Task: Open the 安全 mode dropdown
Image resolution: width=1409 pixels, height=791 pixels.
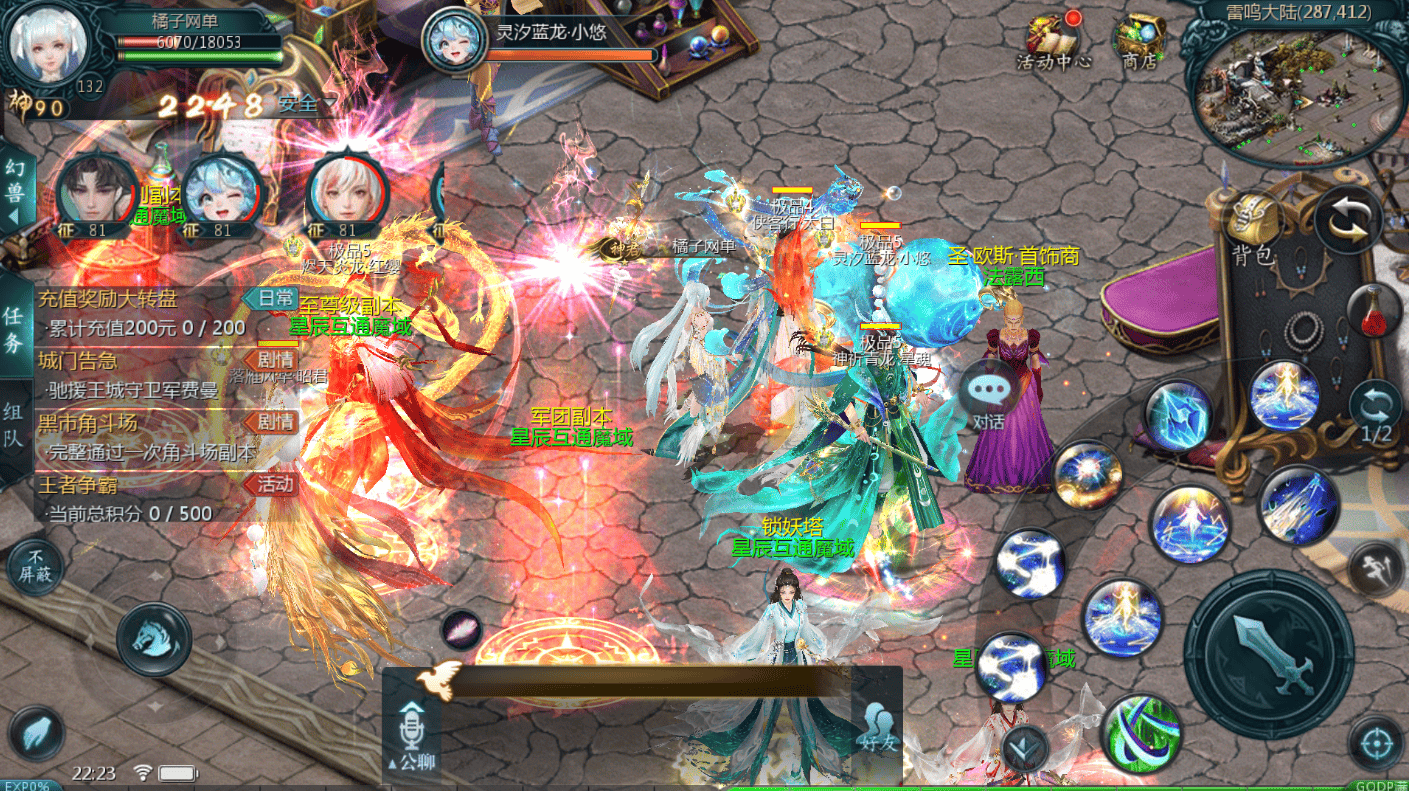Action: (308, 103)
